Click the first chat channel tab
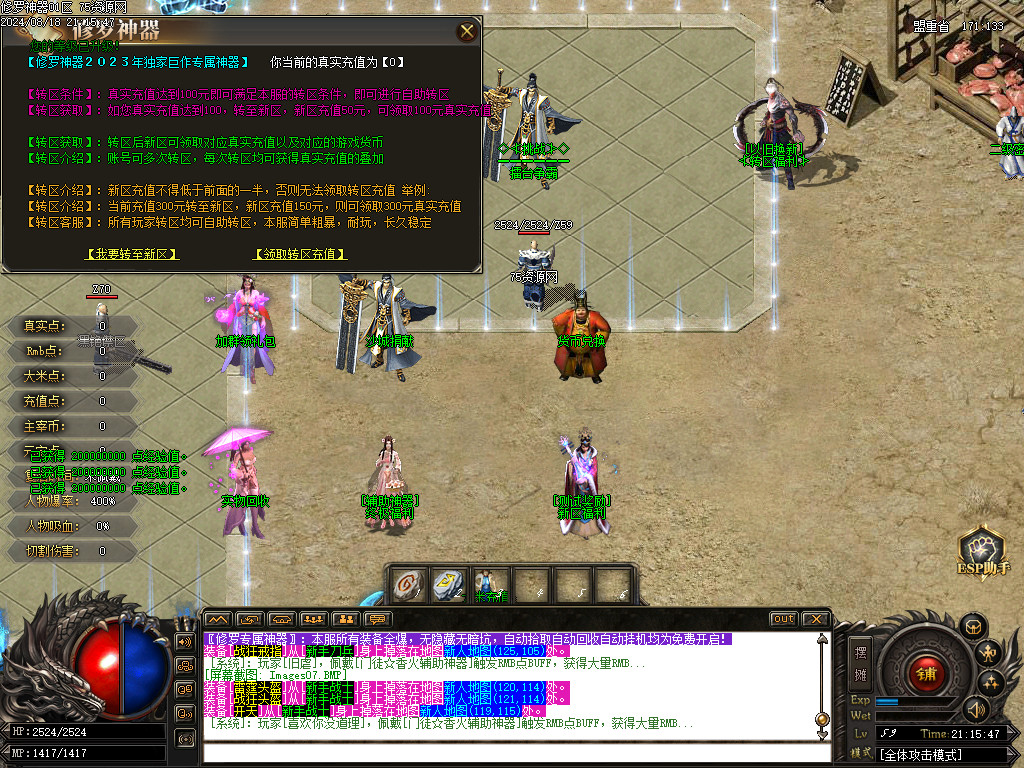1024x768 pixels. point(218,619)
